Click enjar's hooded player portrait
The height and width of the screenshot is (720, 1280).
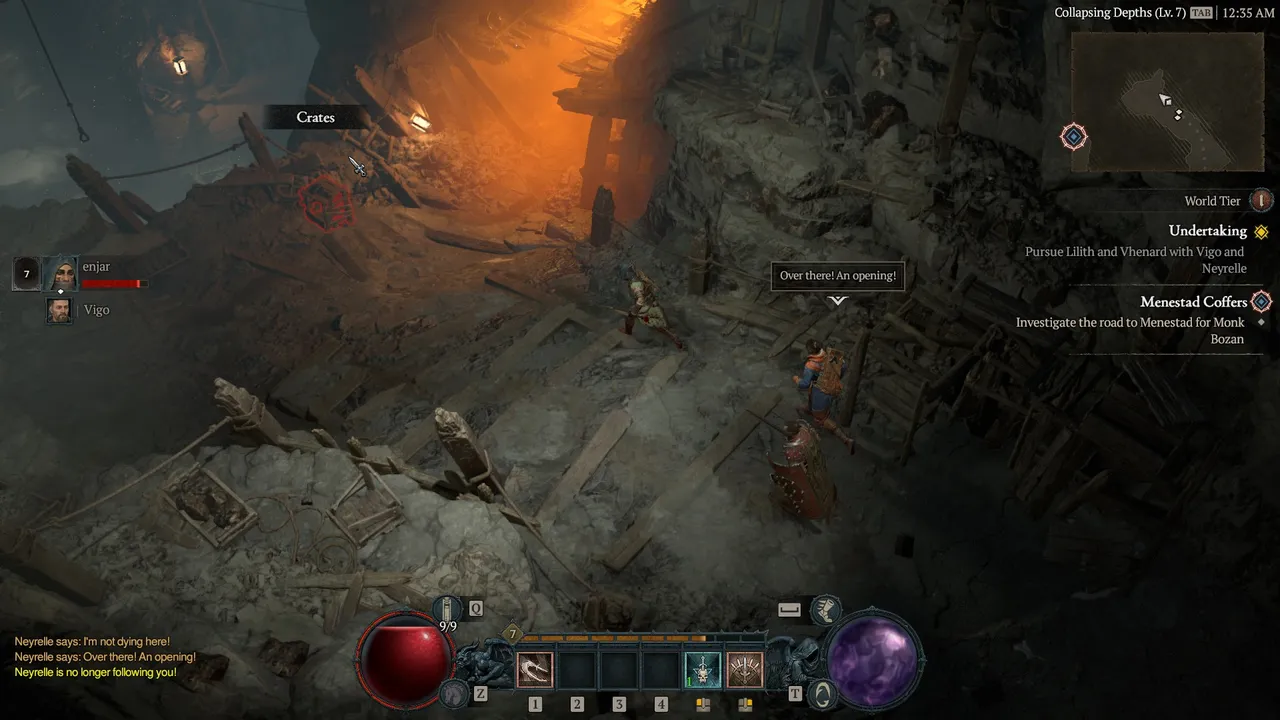[59, 273]
